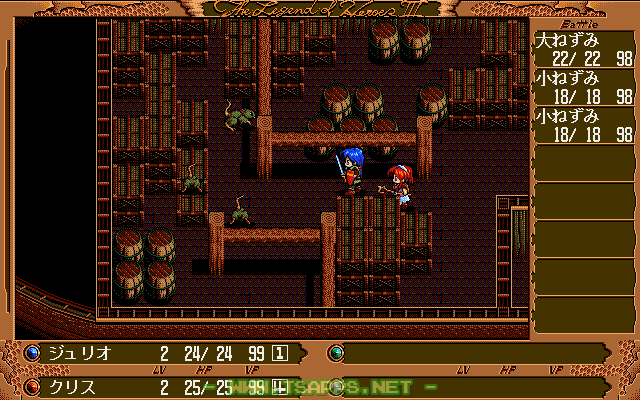The image size is (640, 400).
Task: Target the 大ねずみ enemy entry
Action: [584, 51]
